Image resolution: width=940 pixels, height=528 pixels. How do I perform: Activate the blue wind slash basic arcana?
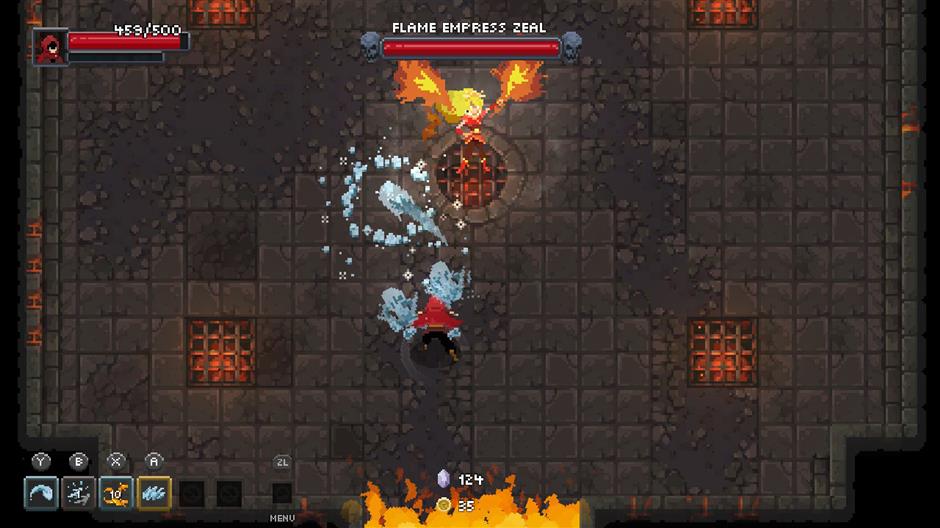[41, 492]
